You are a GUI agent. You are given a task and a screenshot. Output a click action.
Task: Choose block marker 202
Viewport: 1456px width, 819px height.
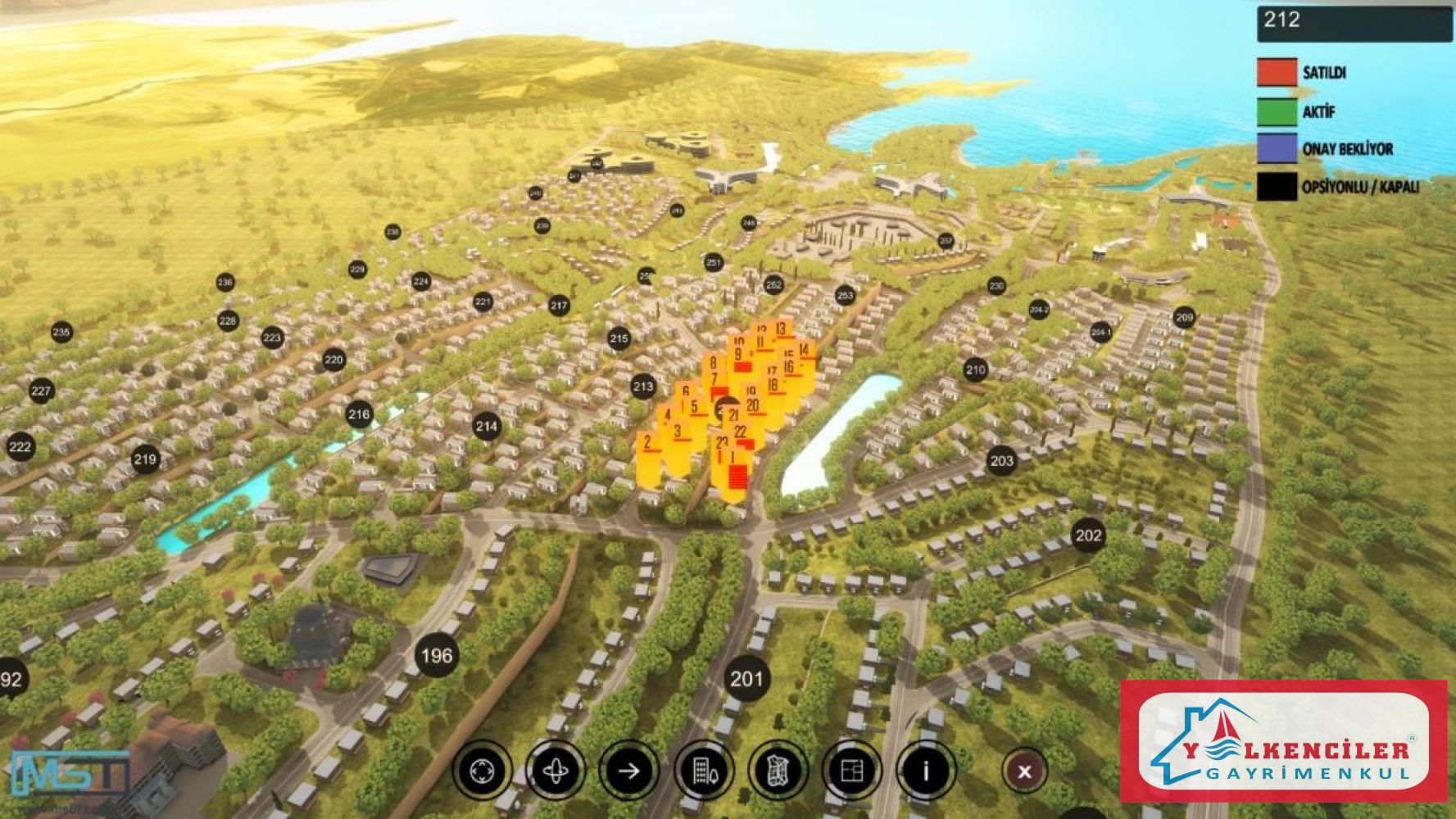point(1088,536)
